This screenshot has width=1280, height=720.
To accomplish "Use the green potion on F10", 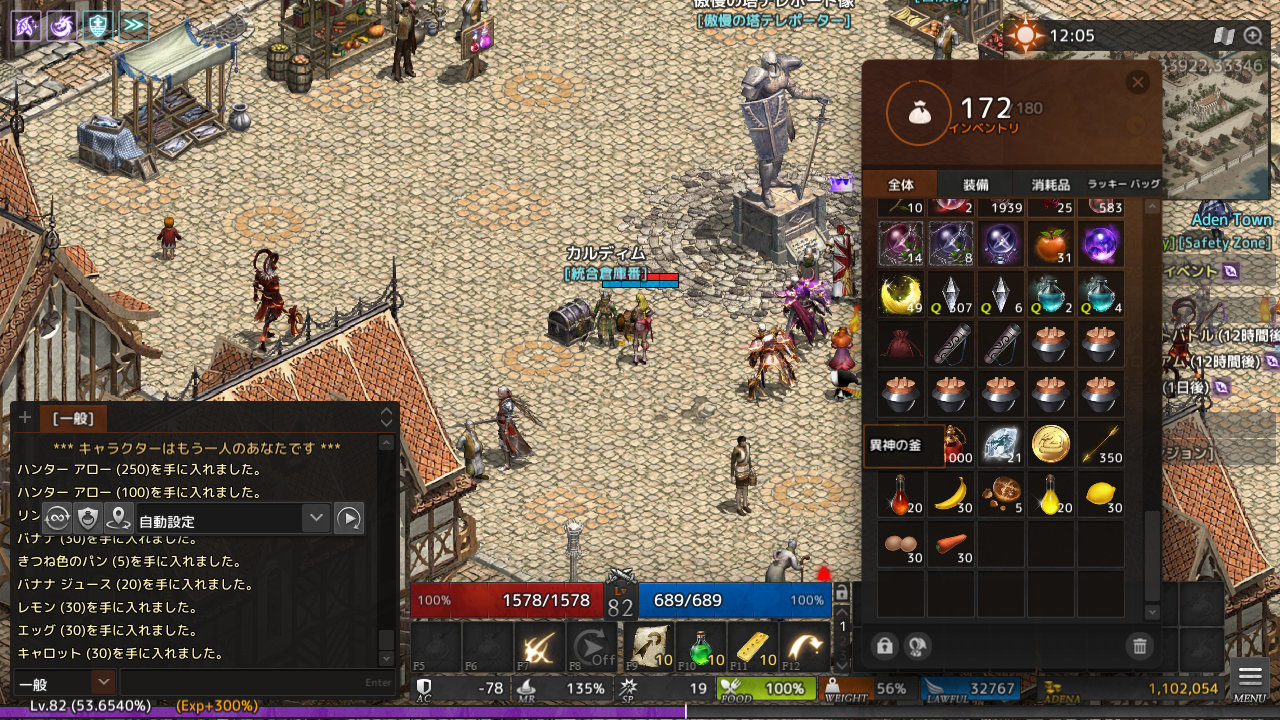I will coord(702,647).
